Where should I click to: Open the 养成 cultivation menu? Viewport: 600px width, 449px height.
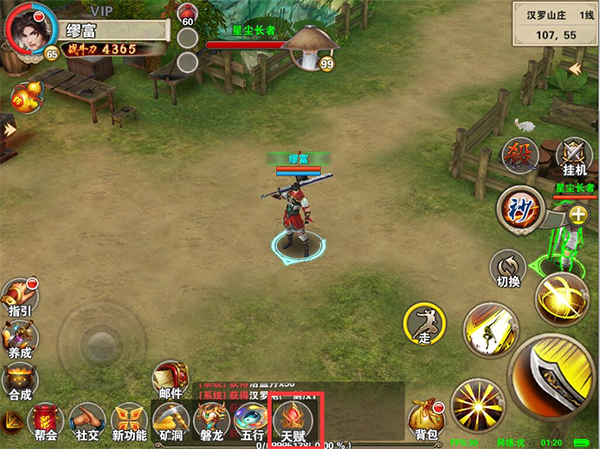(19, 336)
